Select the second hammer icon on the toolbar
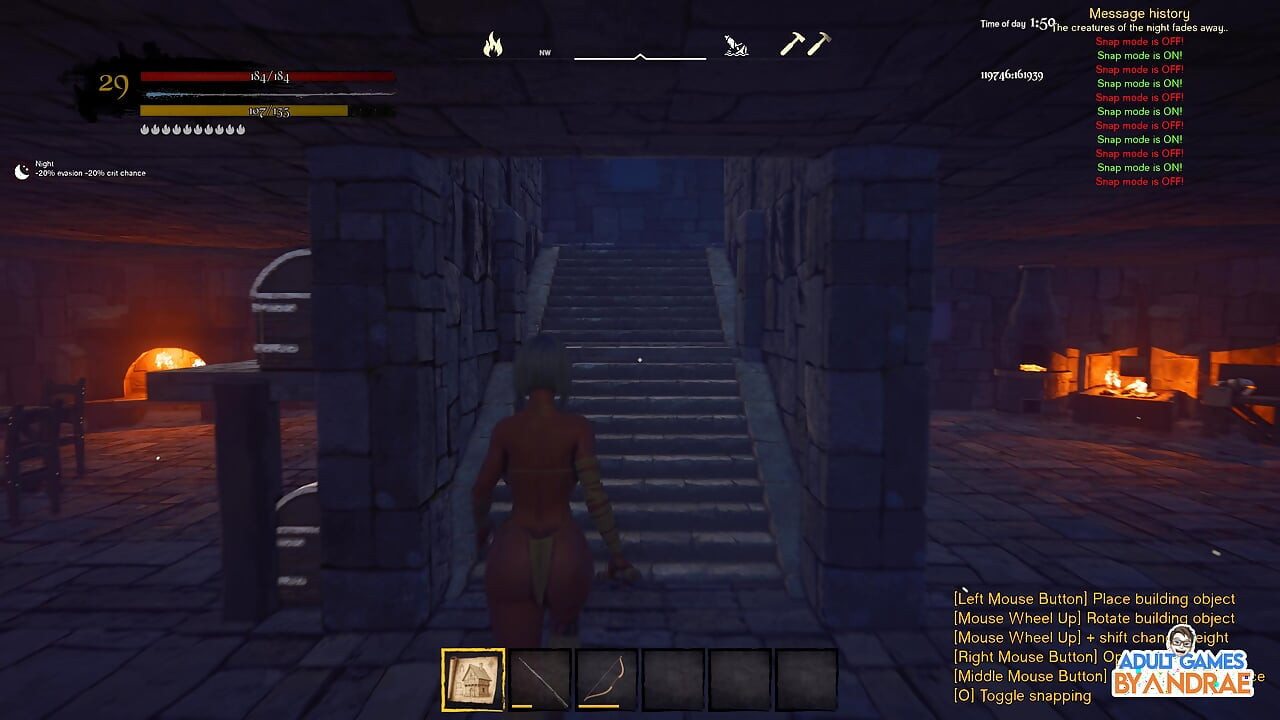 (820, 44)
